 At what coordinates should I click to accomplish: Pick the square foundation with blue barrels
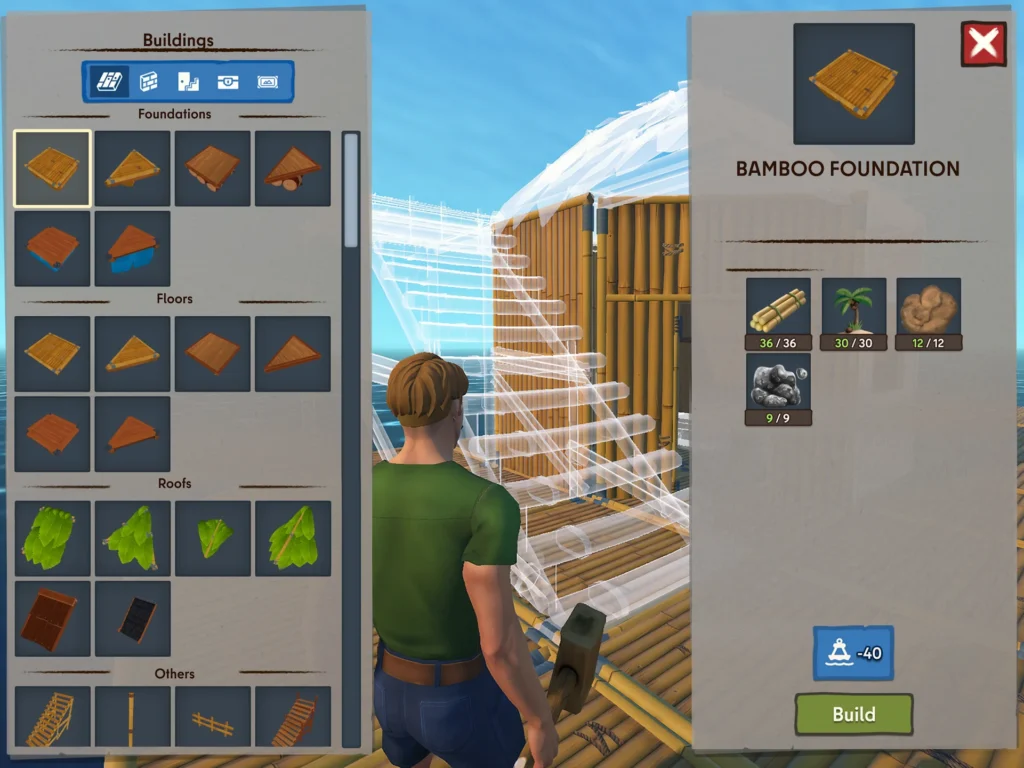tap(52, 248)
